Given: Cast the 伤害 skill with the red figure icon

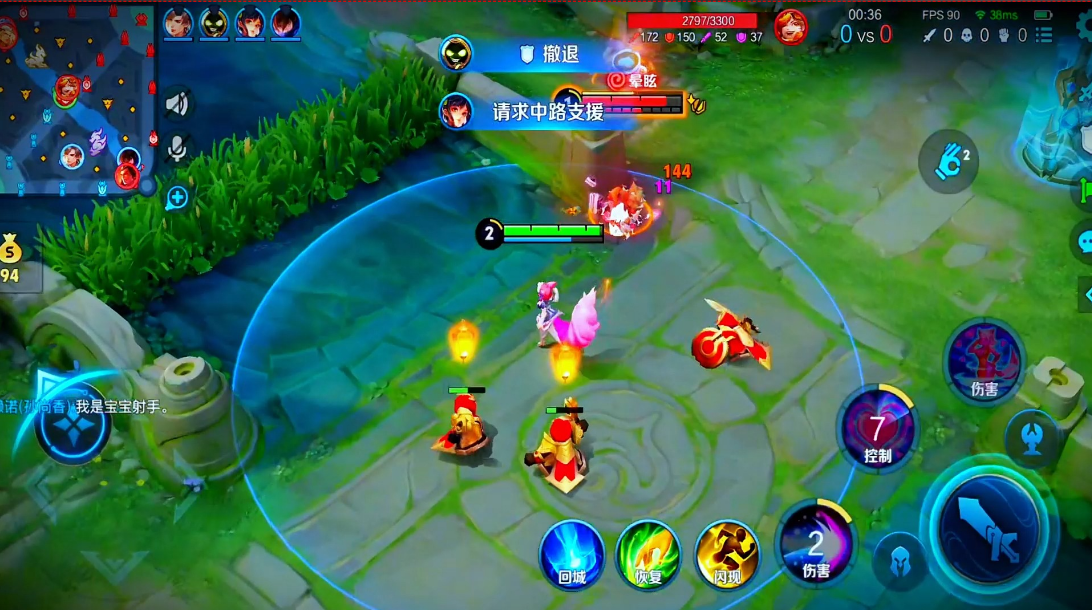Looking at the screenshot, I should [x=984, y=360].
